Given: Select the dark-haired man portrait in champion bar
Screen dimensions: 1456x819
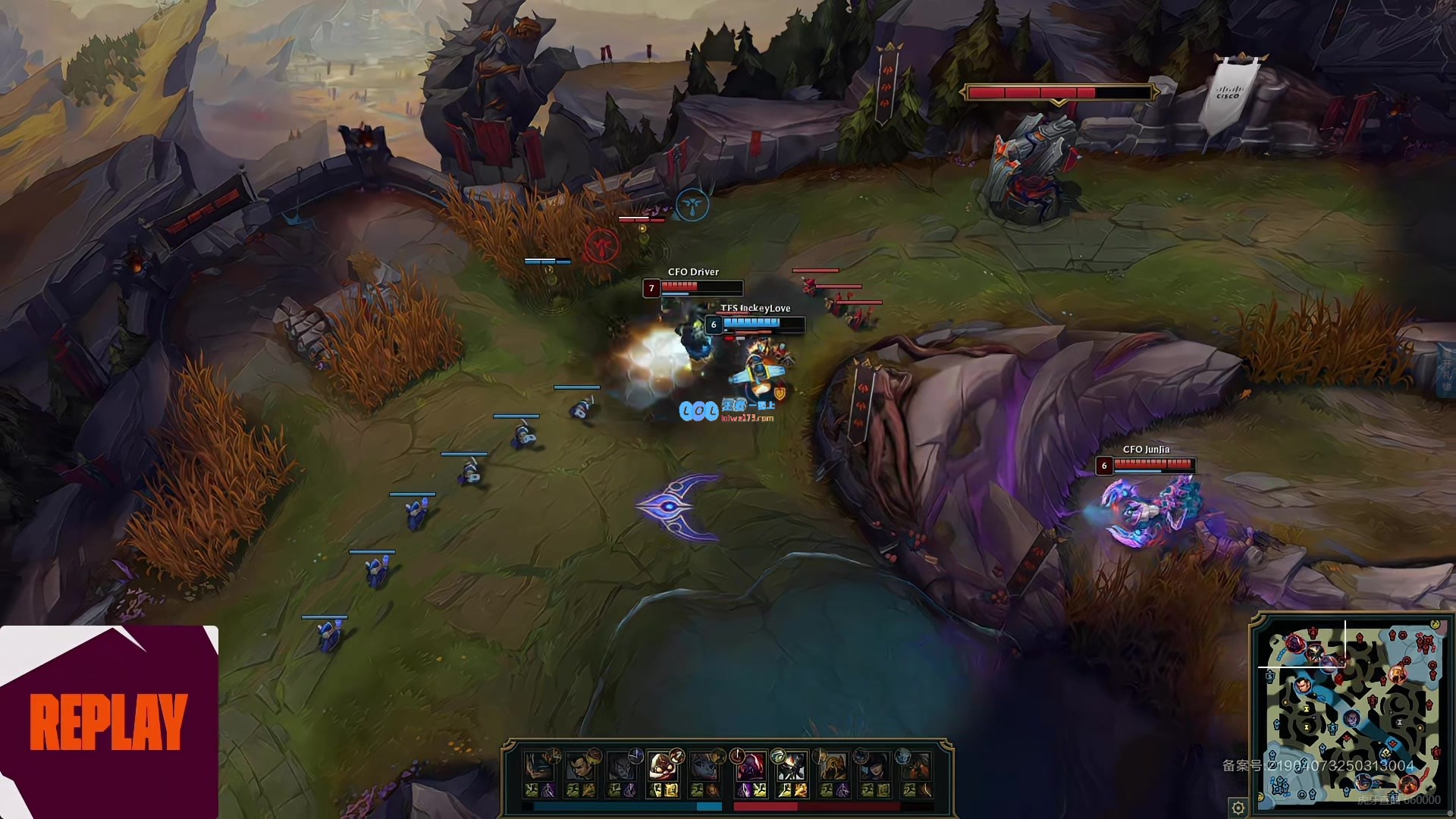Looking at the screenshot, I should tap(580, 767).
